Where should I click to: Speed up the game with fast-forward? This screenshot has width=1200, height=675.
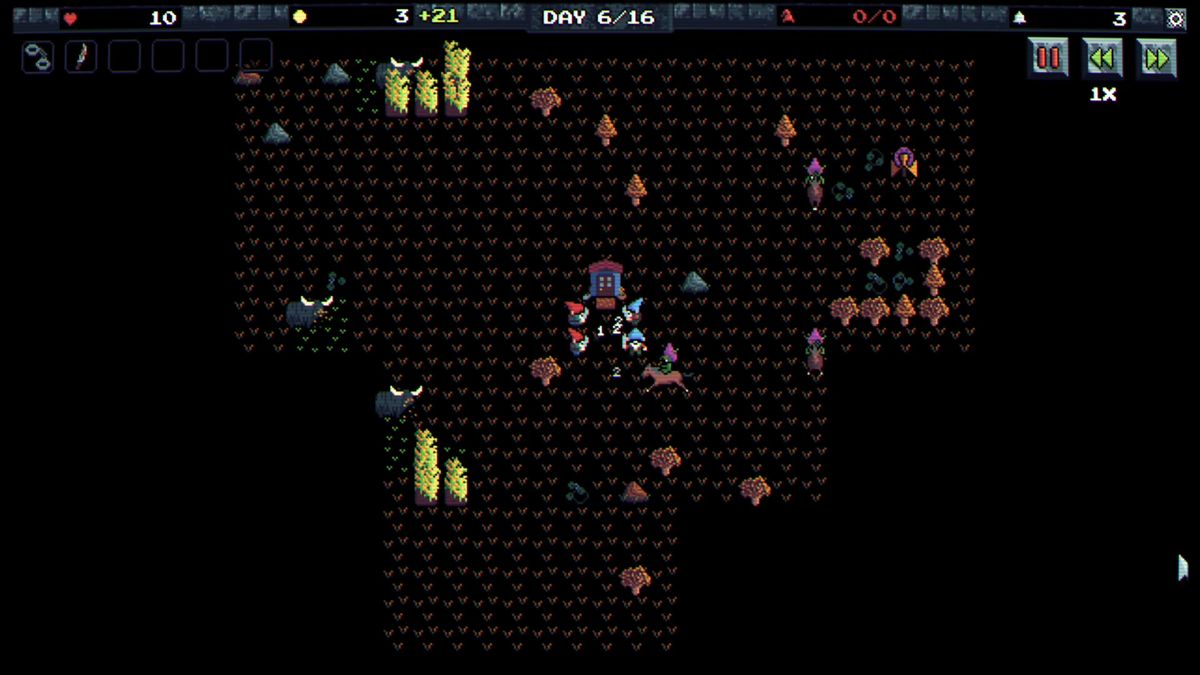pos(1156,58)
